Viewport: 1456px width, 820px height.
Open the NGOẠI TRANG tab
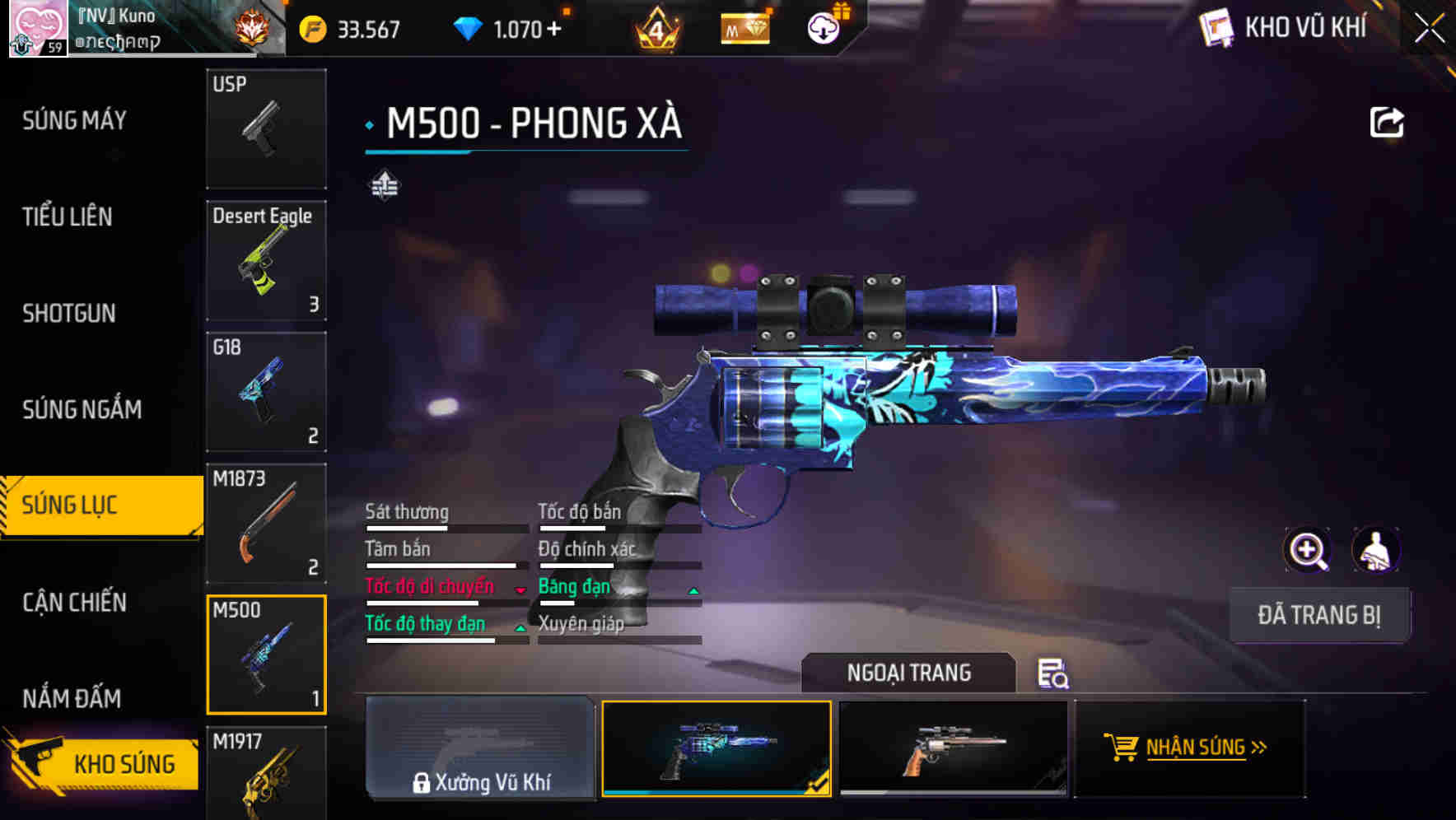(x=909, y=672)
